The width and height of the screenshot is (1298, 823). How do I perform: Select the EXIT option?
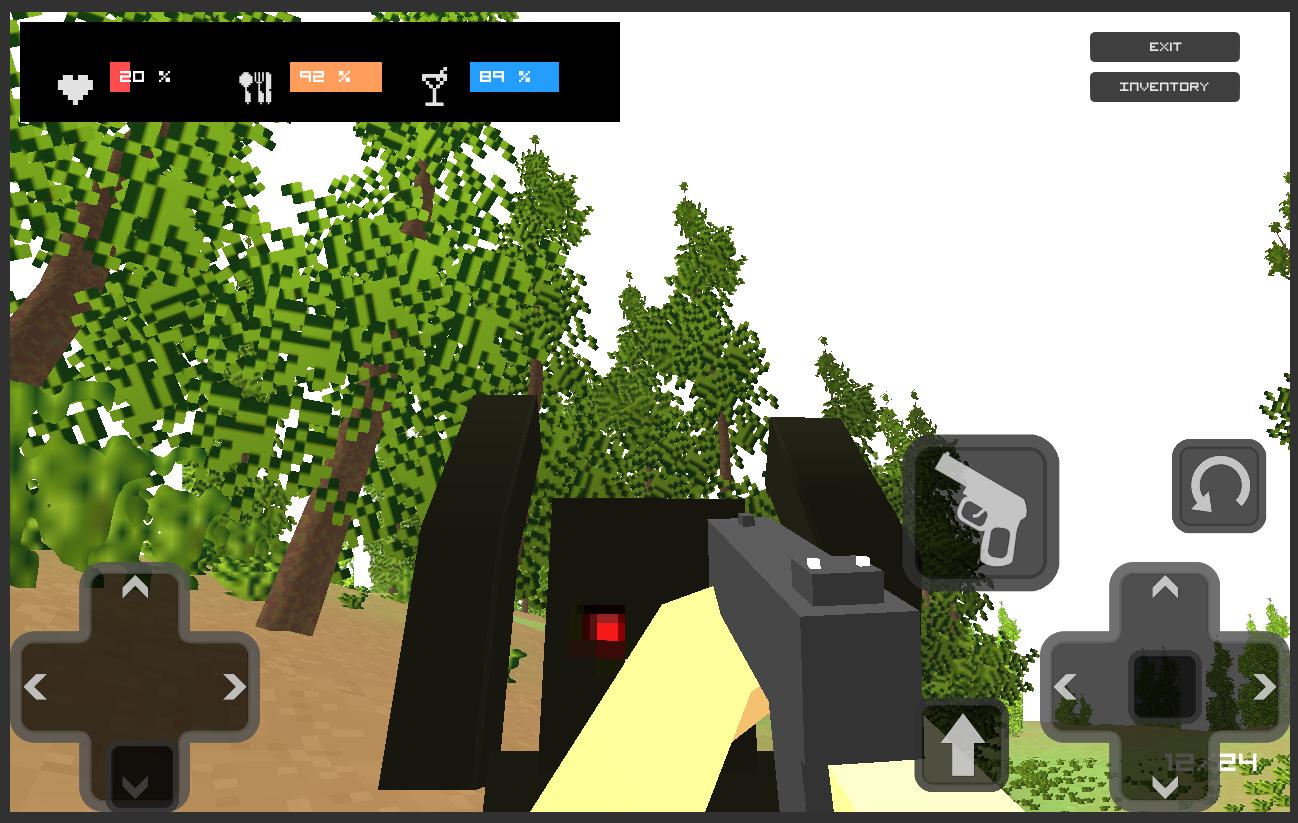(x=1164, y=46)
